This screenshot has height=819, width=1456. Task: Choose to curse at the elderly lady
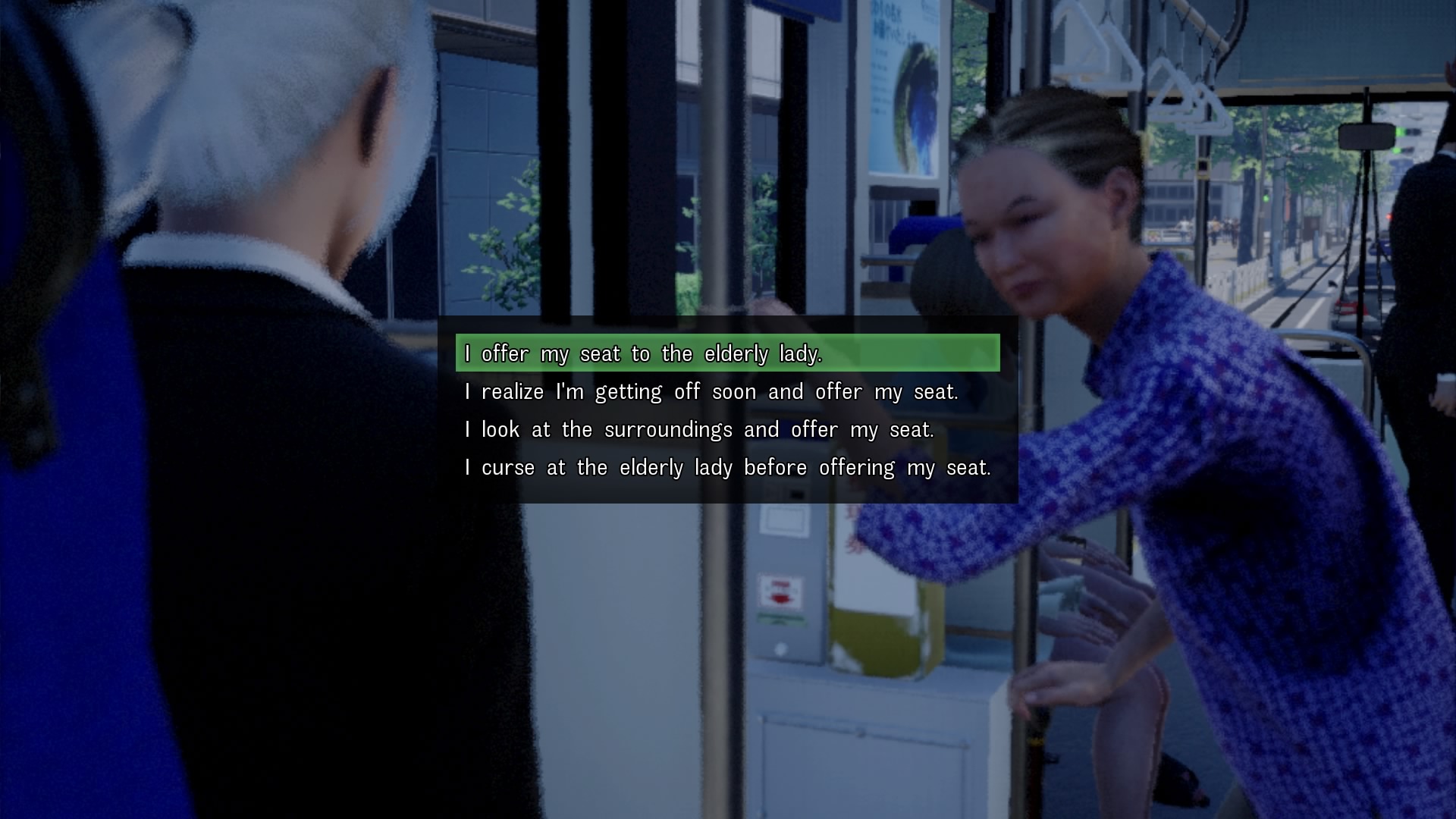tap(727, 467)
